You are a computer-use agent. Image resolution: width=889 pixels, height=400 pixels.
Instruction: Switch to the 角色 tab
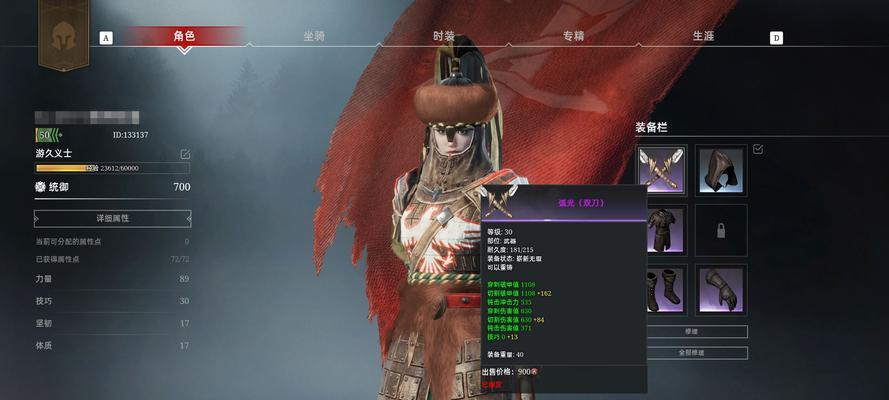click(x=184, y=36)
